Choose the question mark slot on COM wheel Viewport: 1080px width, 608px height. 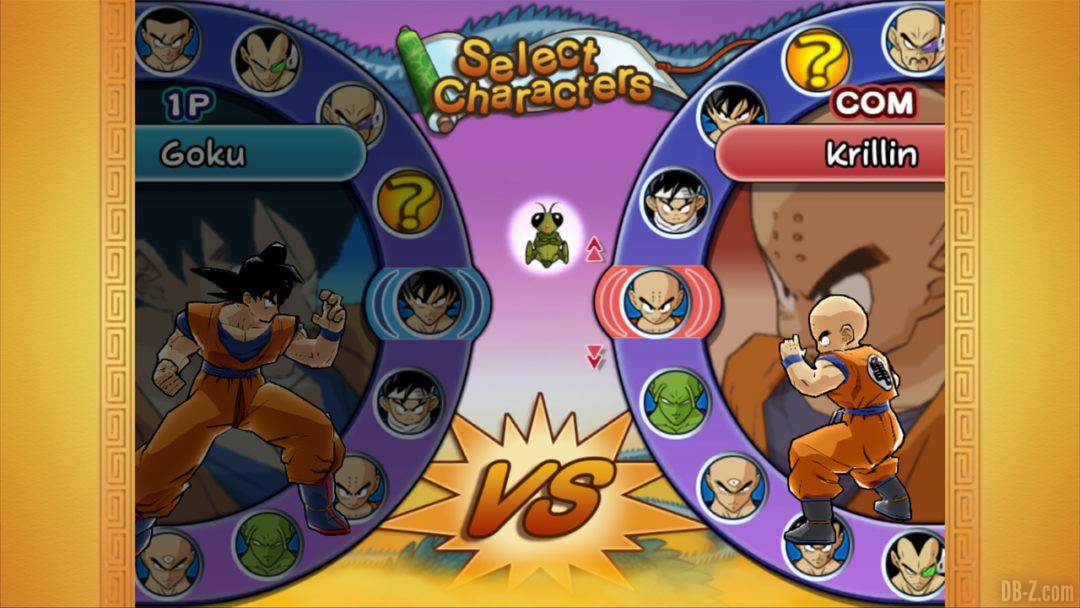816,60
